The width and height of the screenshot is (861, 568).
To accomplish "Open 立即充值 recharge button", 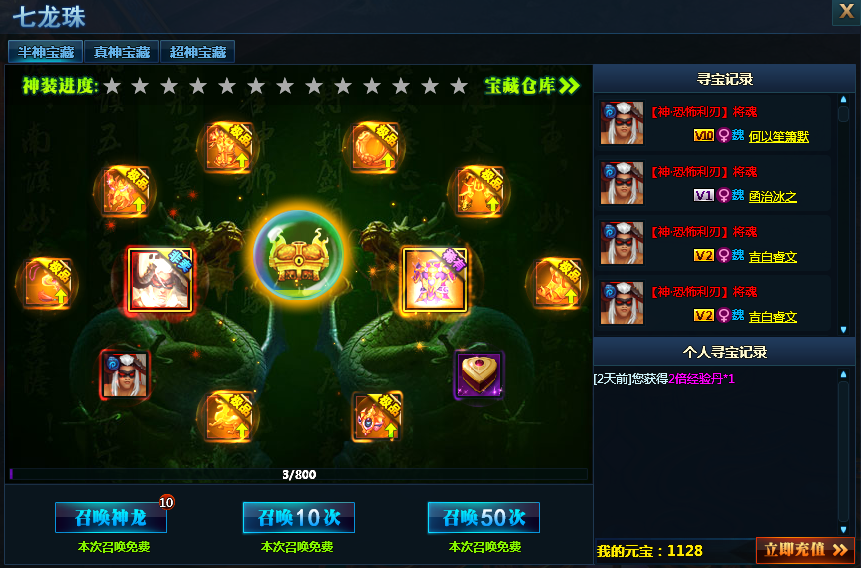I will [x=805, y=549].
